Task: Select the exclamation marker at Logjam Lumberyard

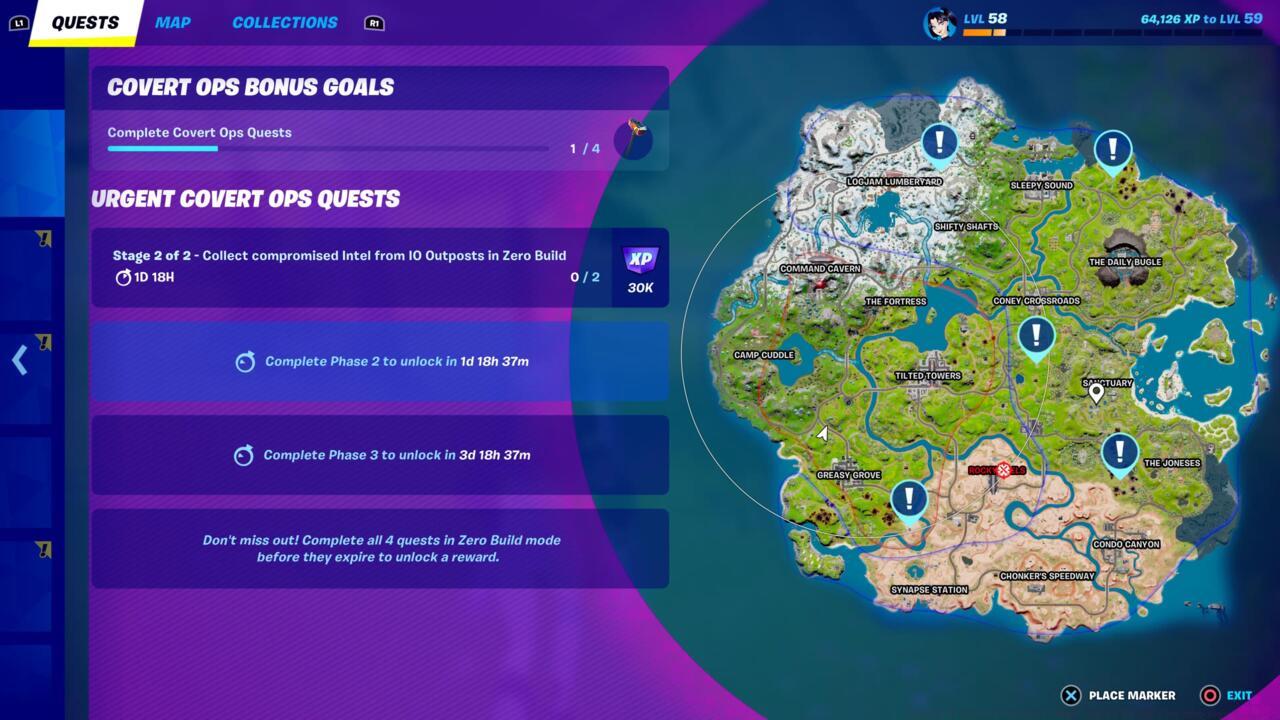Action: tap(938, 141)
